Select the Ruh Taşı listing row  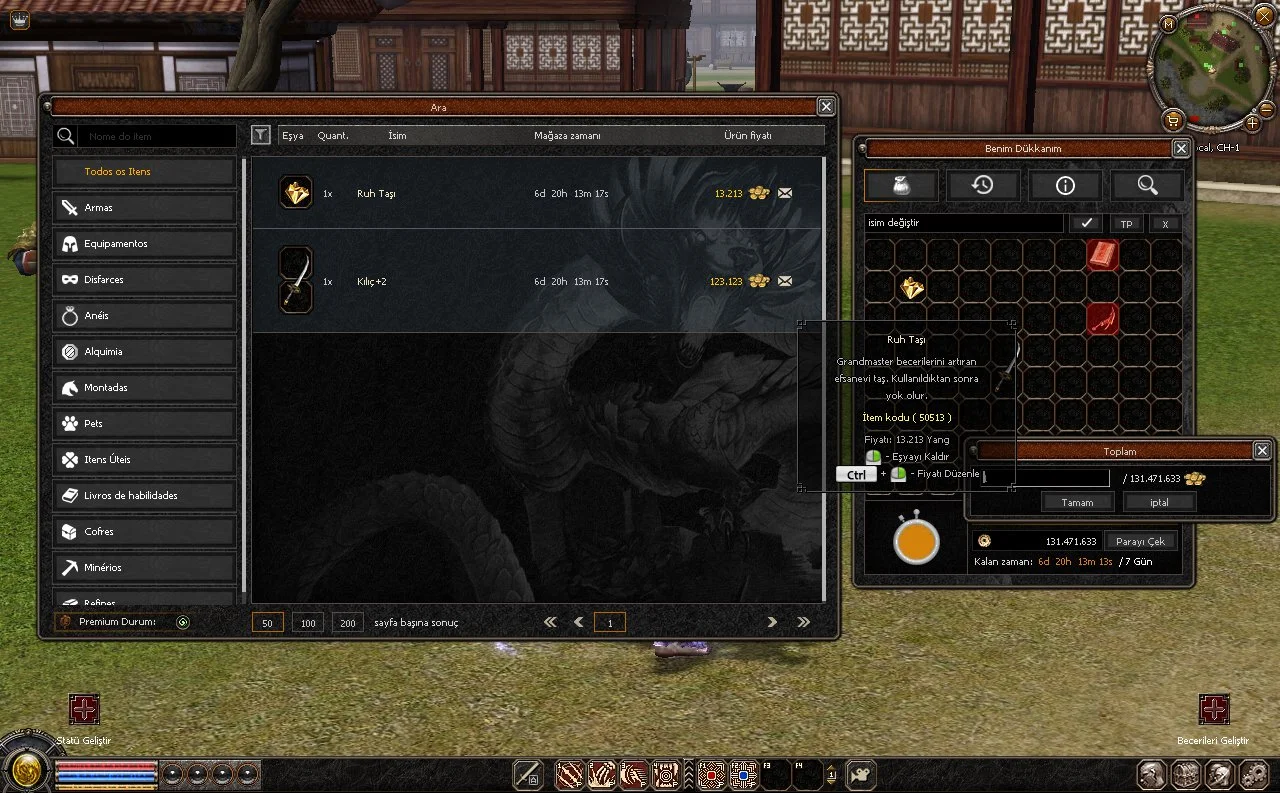(x=538, y=193)
